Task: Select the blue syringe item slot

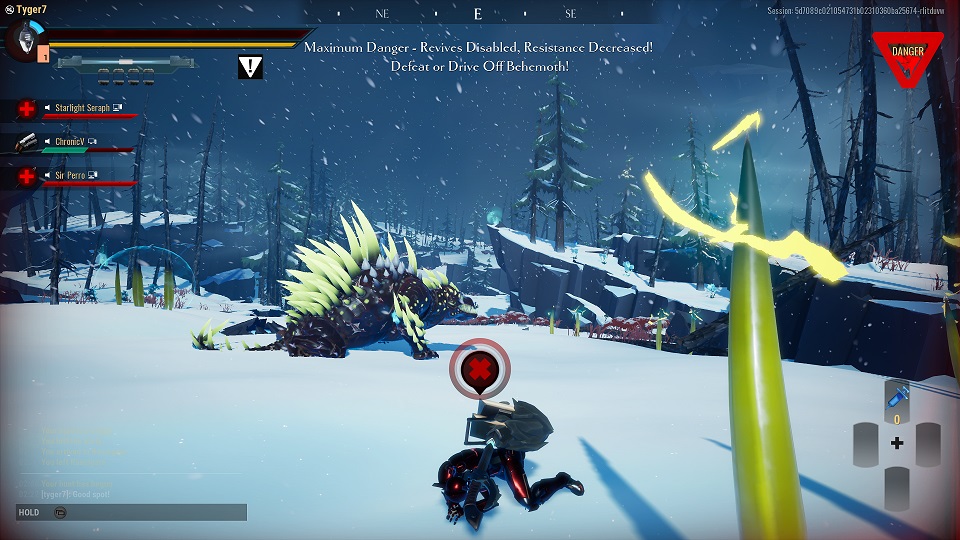Action: [x=897, y=399]
